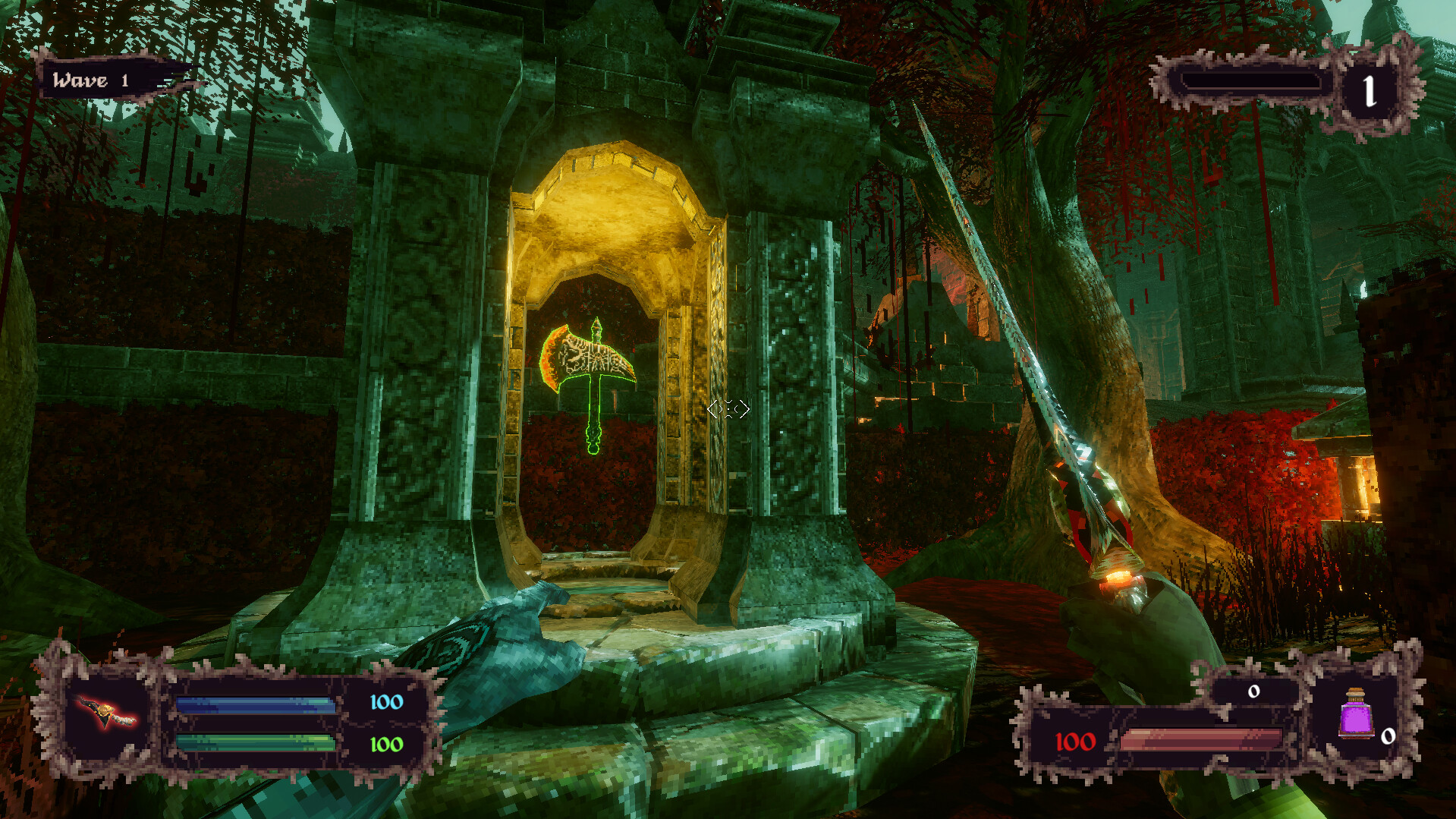
Task: Click the crosshair reticle at screen center
Action: point(727,409)
